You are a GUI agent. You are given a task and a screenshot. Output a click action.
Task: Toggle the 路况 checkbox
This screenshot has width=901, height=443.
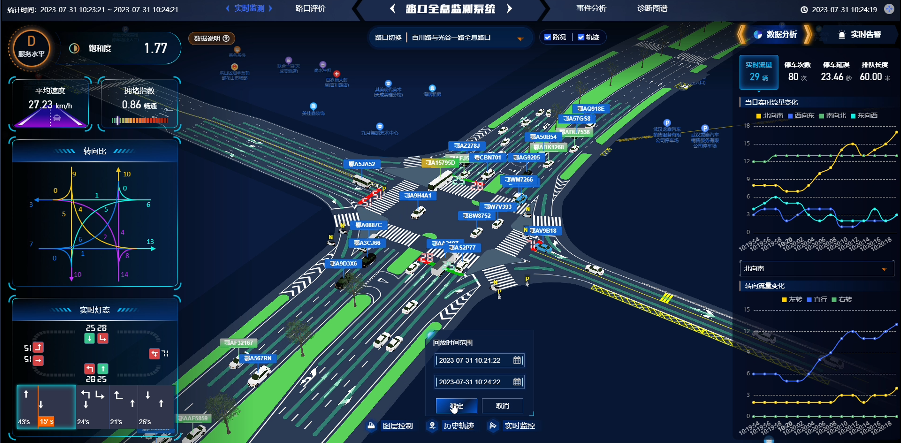[547, 38]
